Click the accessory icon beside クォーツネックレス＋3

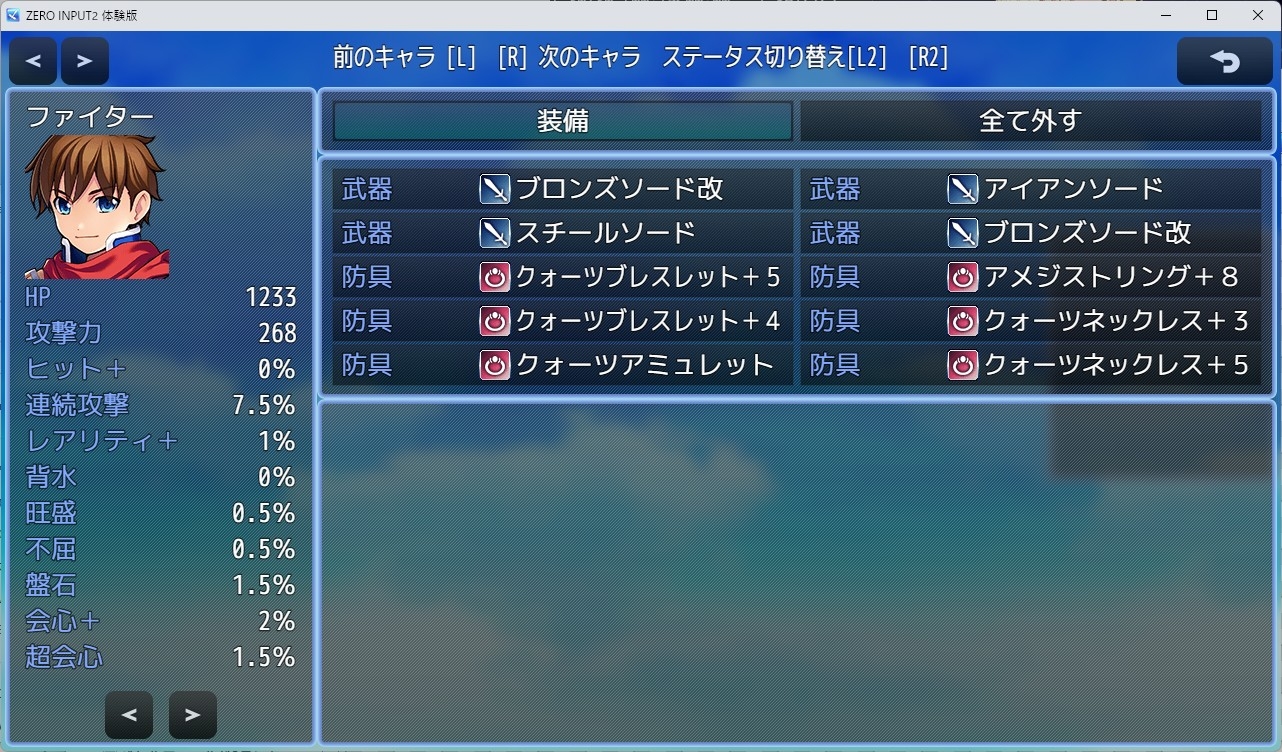click(961, 320)
